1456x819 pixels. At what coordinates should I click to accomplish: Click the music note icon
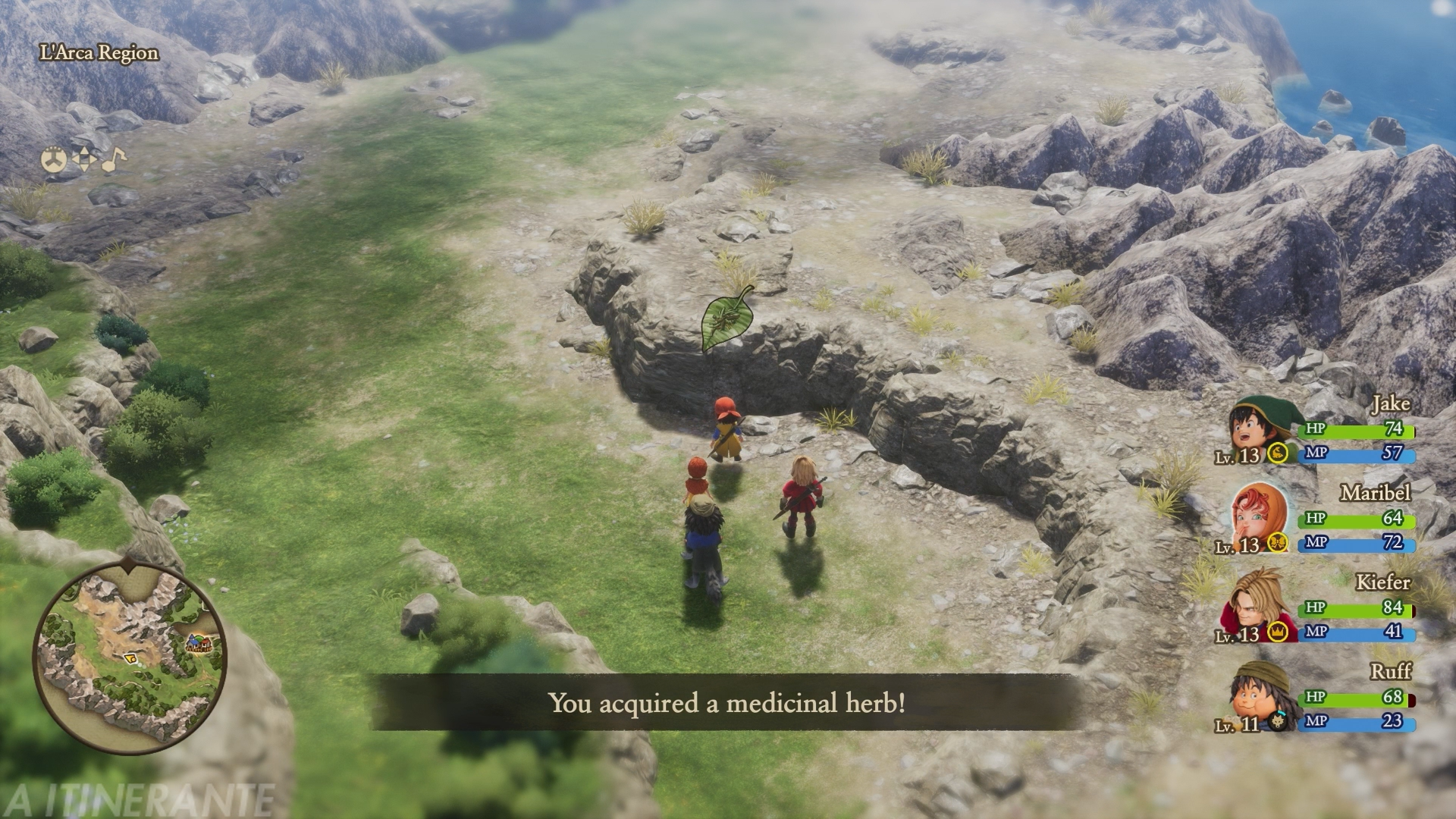[x=114, y=160]
